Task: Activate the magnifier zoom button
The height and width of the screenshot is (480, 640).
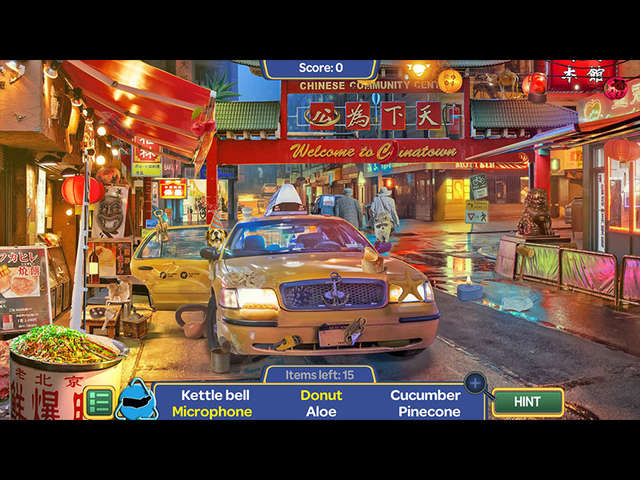Action: [x=476, y=383]
